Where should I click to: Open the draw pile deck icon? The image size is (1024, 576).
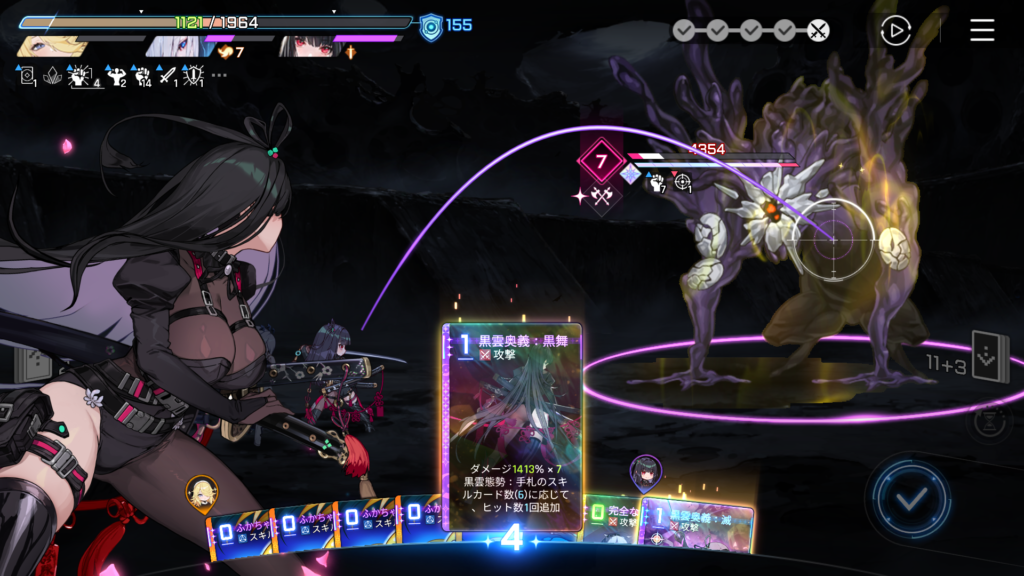click(990, 357)
